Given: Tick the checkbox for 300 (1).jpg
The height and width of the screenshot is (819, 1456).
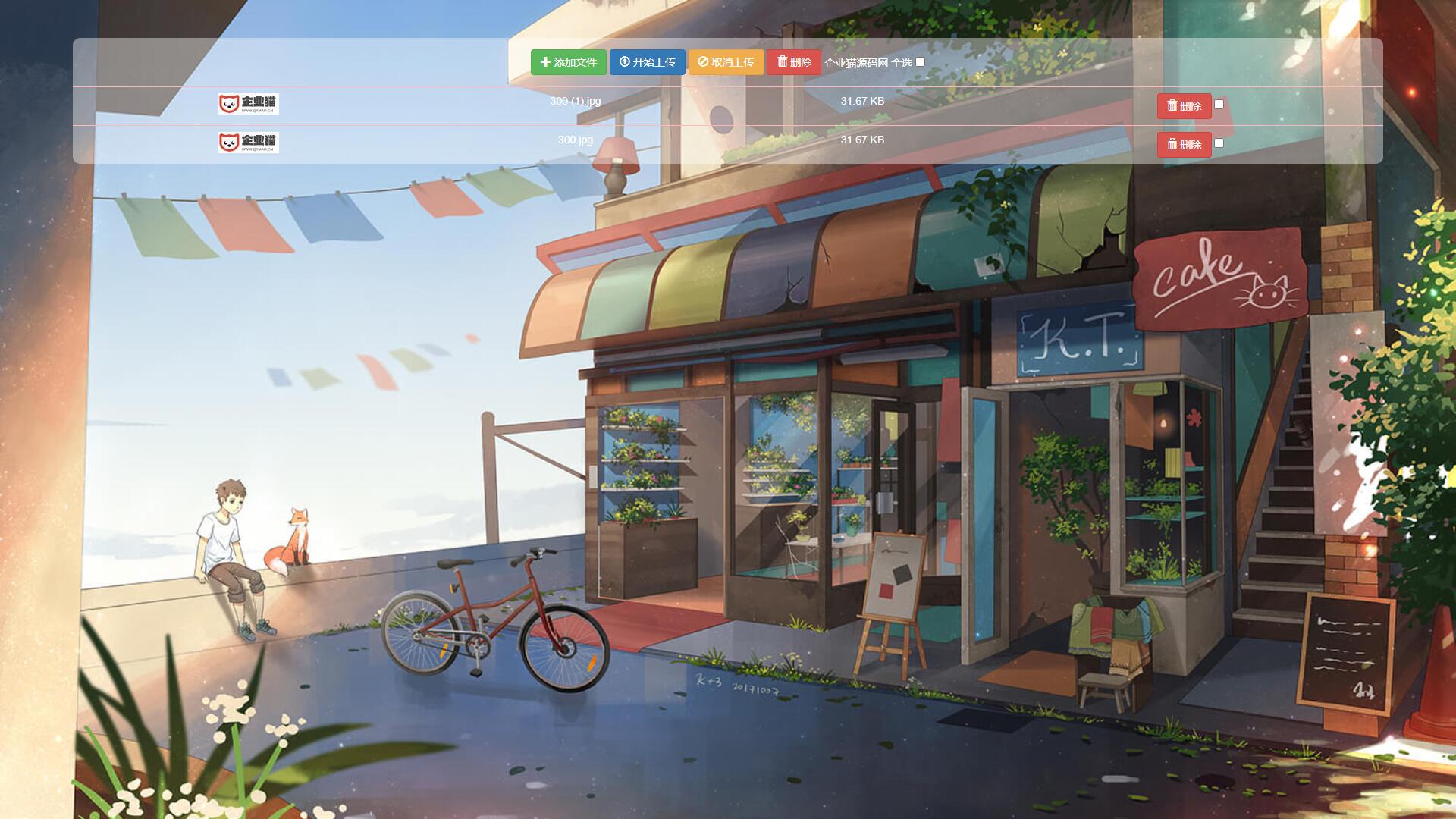Looking at the screenshot, I should pos(1219,105).
